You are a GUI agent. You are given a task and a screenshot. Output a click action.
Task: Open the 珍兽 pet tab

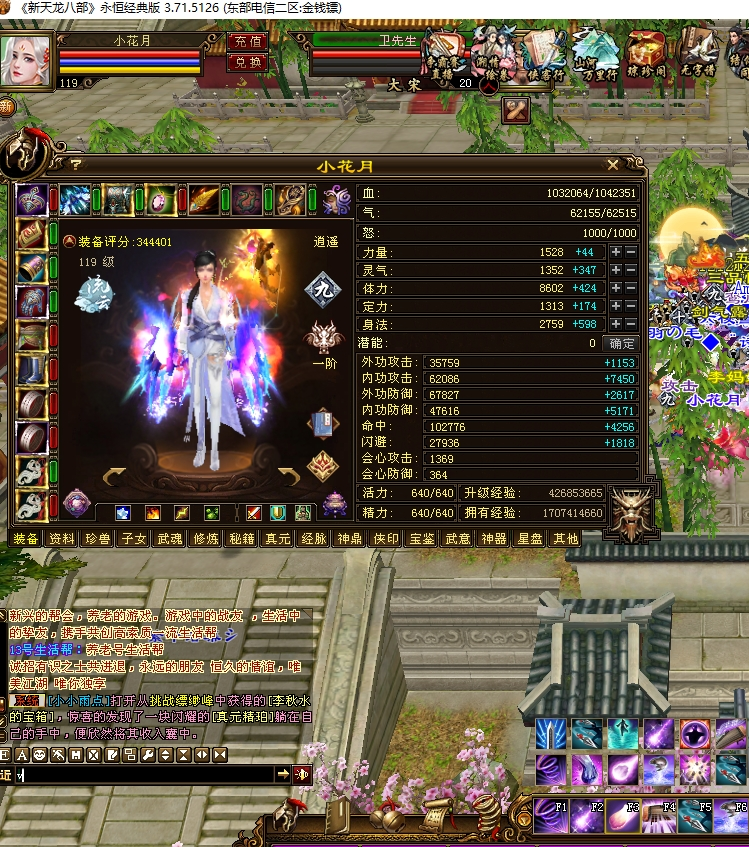pyautogui.click(x=98, y=539)
